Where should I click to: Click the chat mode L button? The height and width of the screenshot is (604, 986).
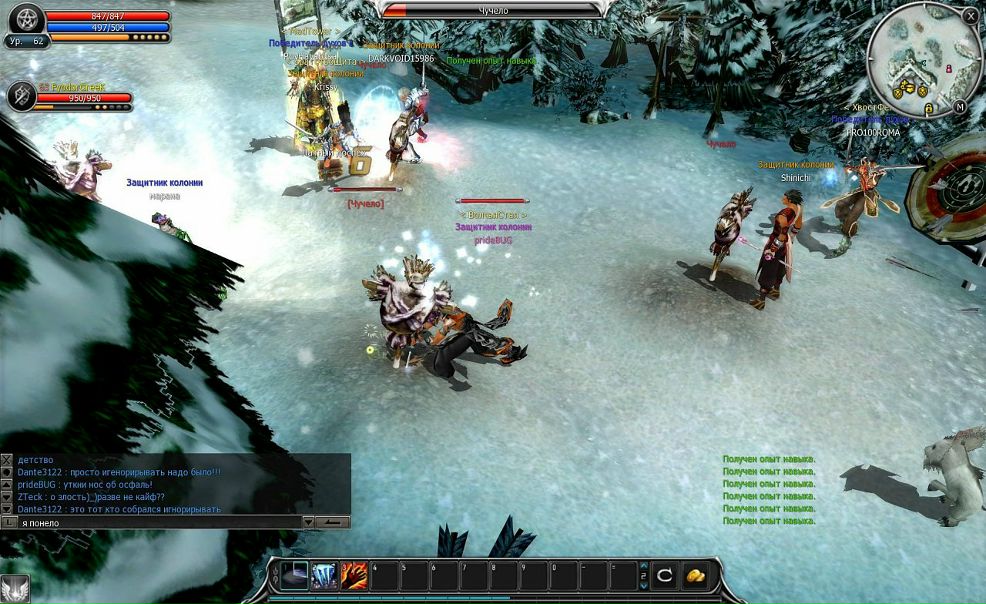[8, 522]
